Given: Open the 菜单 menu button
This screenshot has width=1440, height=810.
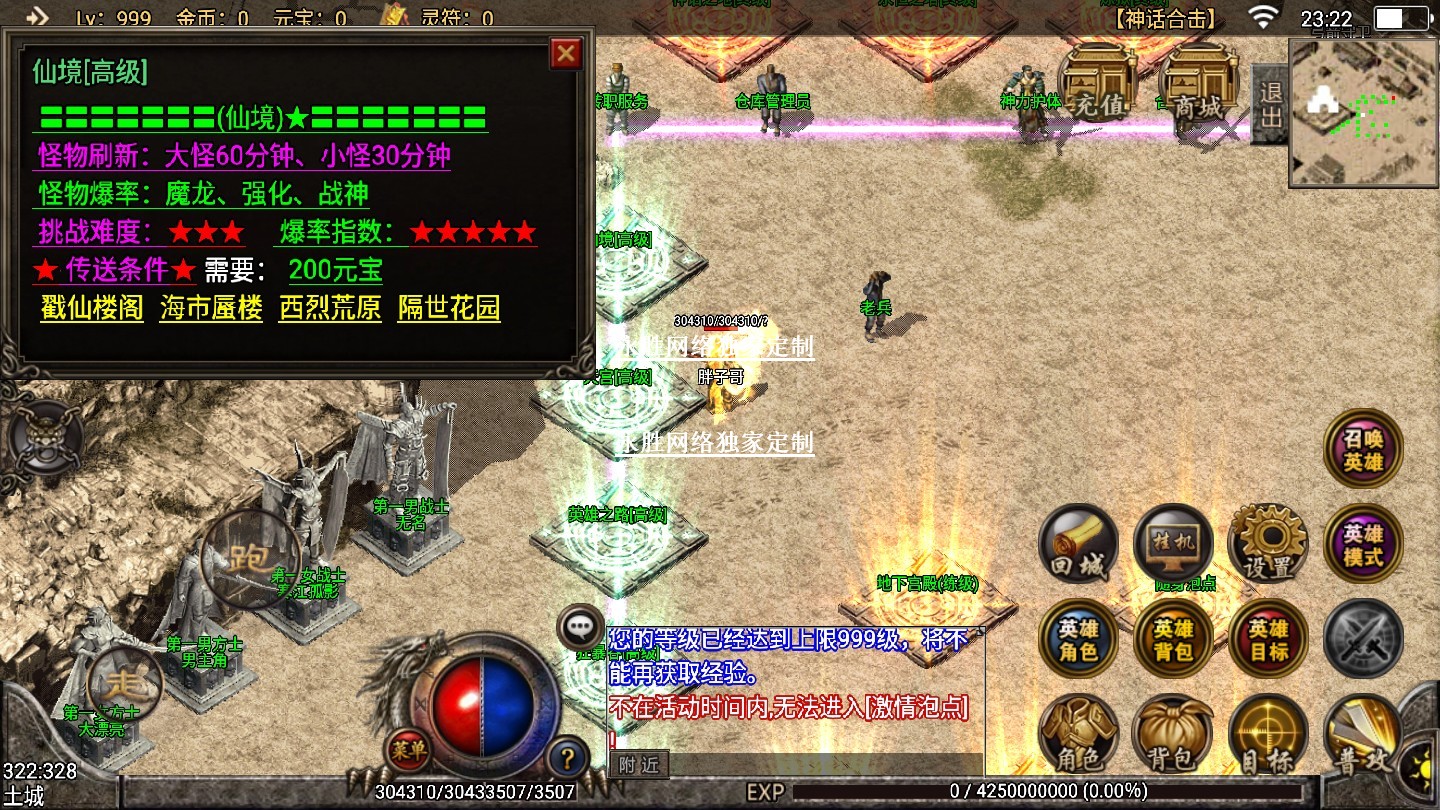Looking at the screenshot, I should pos(409,747).
